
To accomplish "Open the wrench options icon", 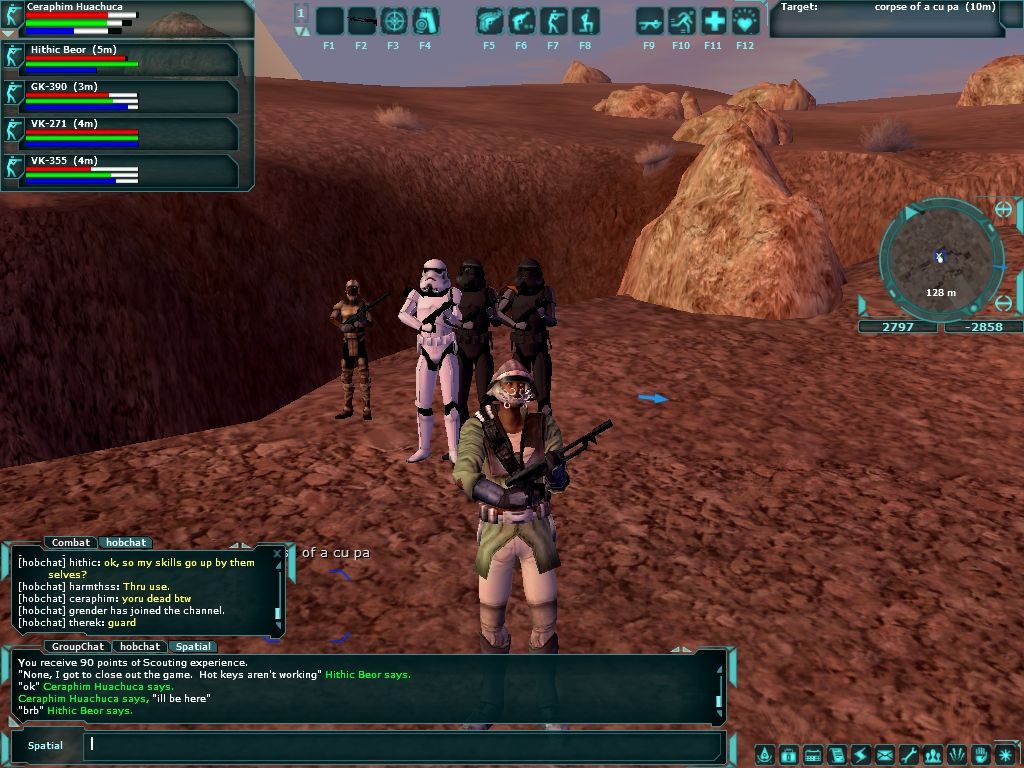I will pyautogui.click(x=908, y=755).
